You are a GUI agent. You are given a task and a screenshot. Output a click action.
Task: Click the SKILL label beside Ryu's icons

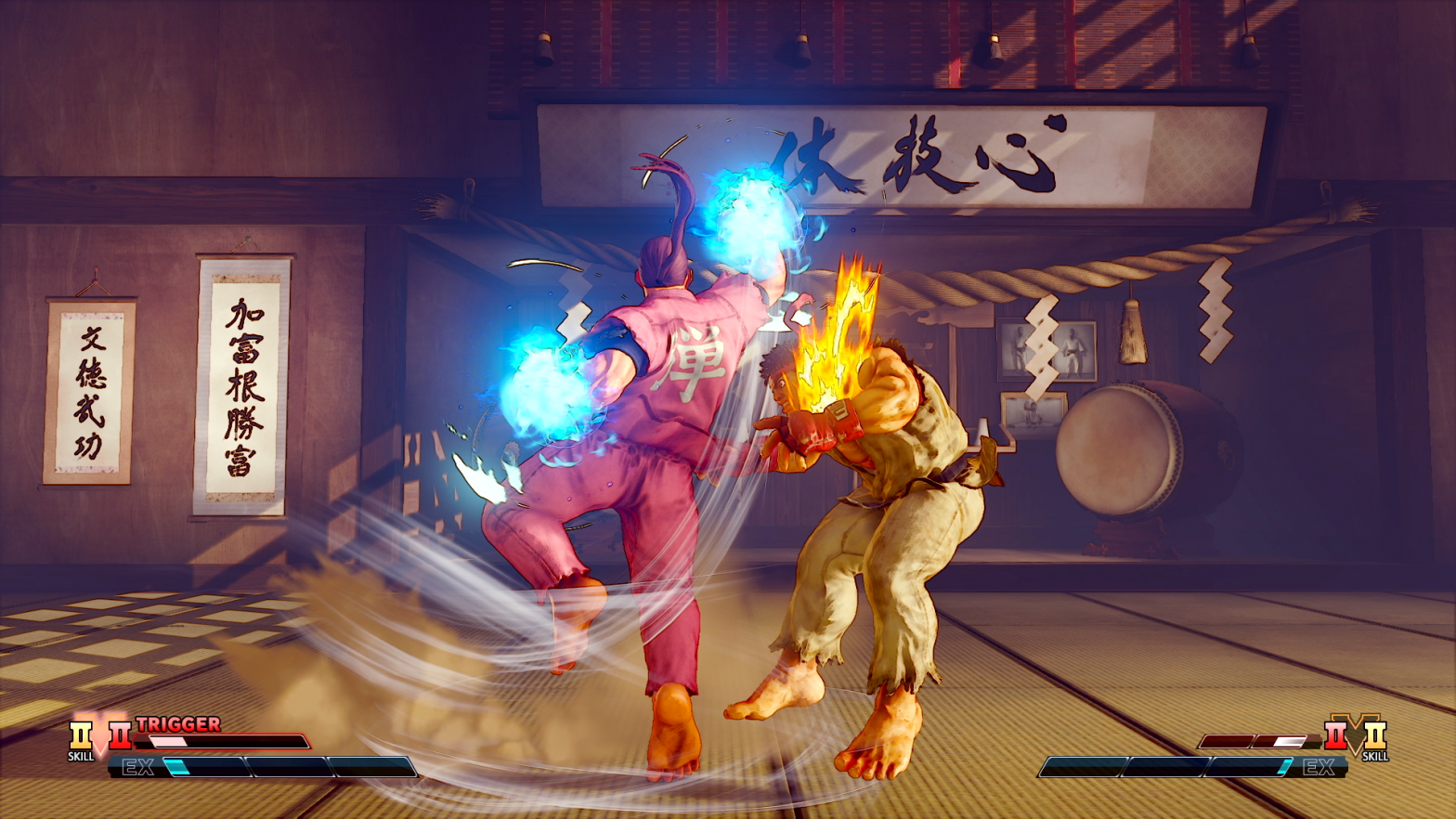(x=1377, y=757)
